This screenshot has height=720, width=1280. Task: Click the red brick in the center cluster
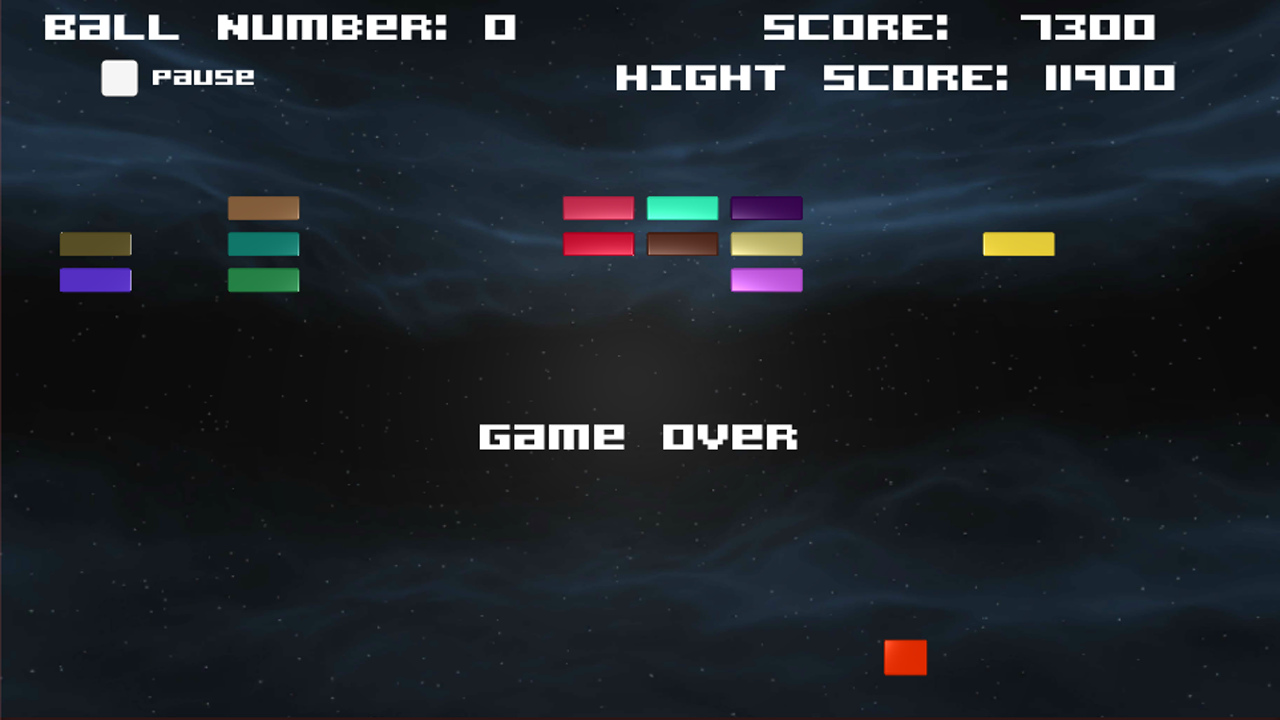[598, 207]
